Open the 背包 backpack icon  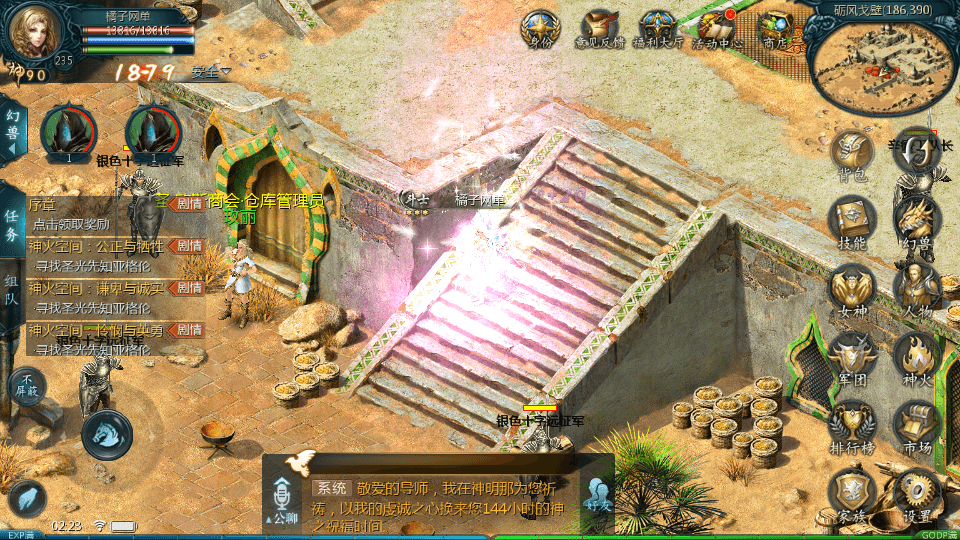tap(852, 154)
